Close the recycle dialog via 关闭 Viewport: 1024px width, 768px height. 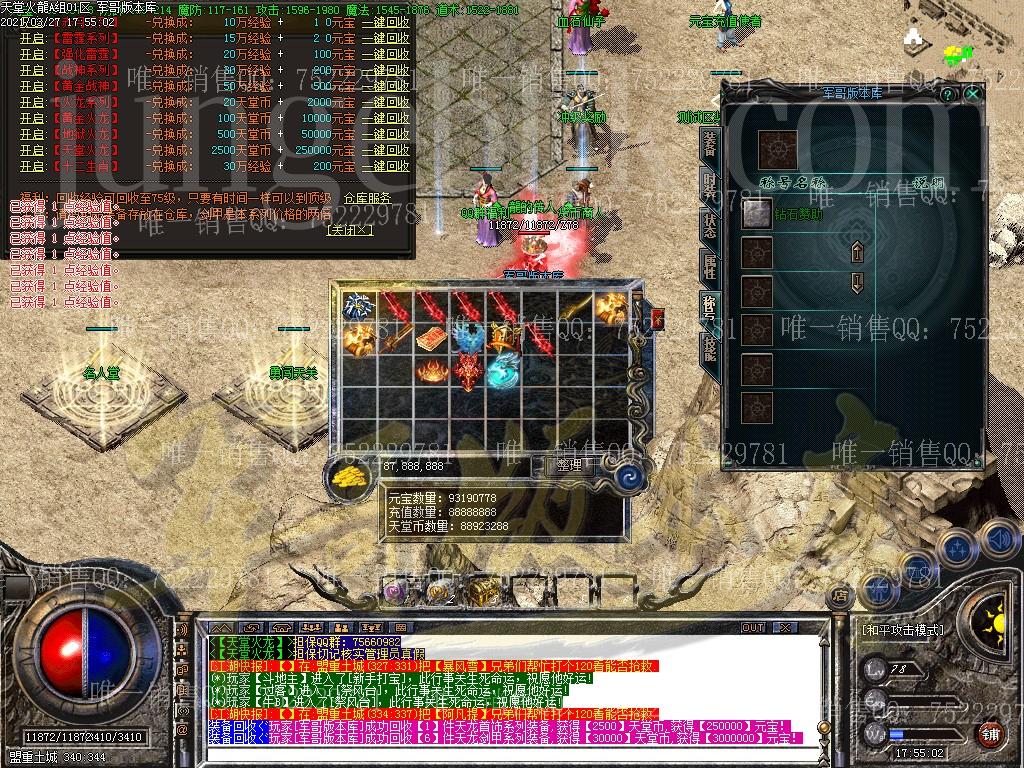350,229
